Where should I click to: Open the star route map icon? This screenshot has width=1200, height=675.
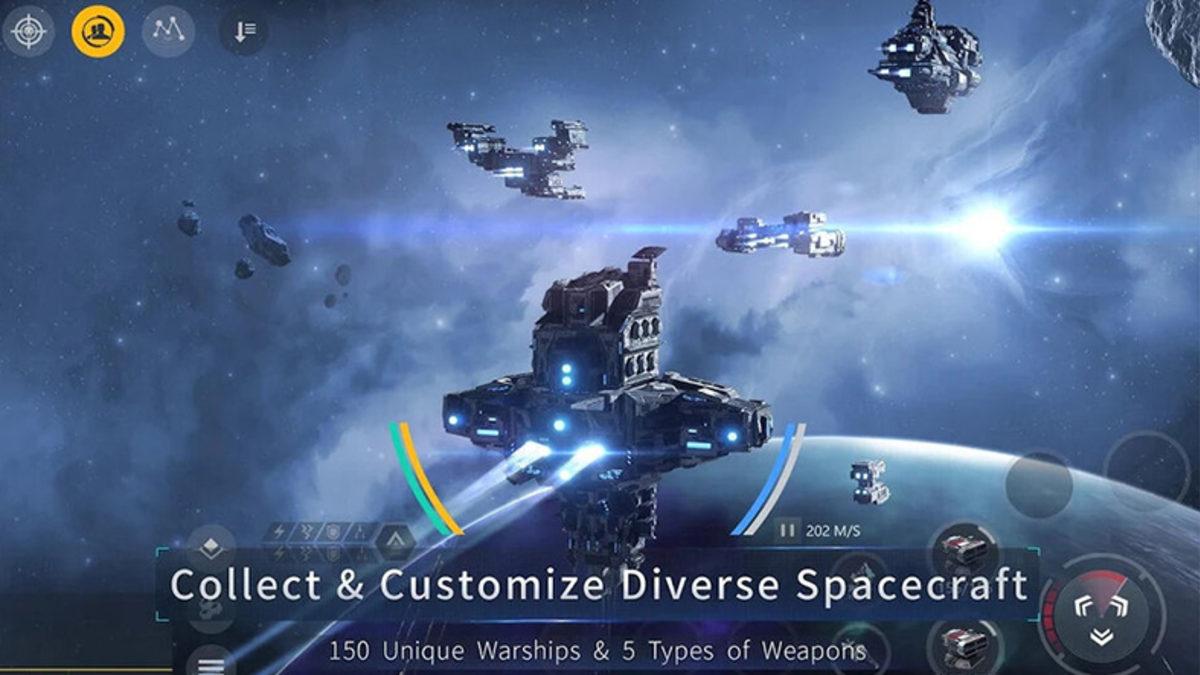(x=168, y=31)
